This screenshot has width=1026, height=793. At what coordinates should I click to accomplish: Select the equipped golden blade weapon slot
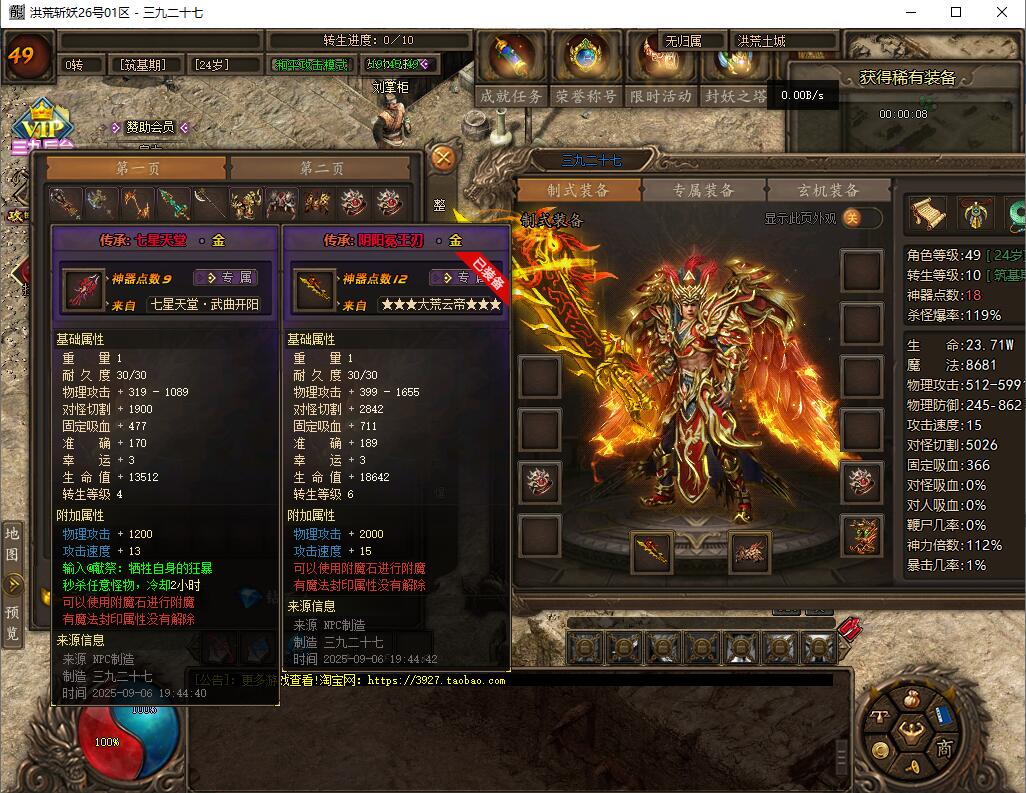tap(653, 549)
